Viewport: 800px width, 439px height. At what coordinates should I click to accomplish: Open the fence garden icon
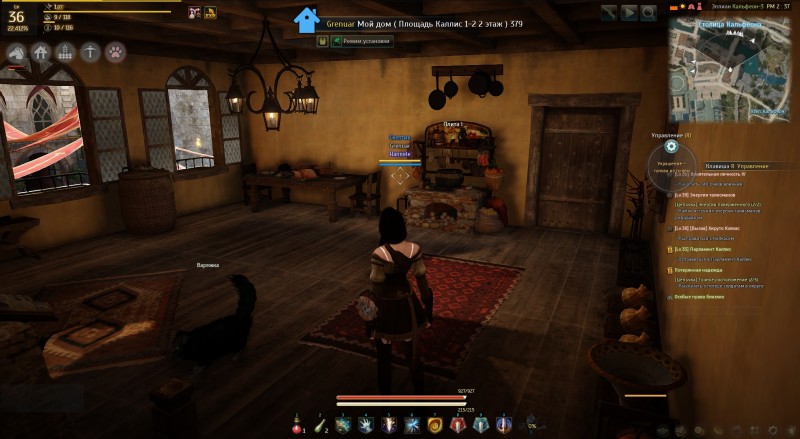[66, 51]
